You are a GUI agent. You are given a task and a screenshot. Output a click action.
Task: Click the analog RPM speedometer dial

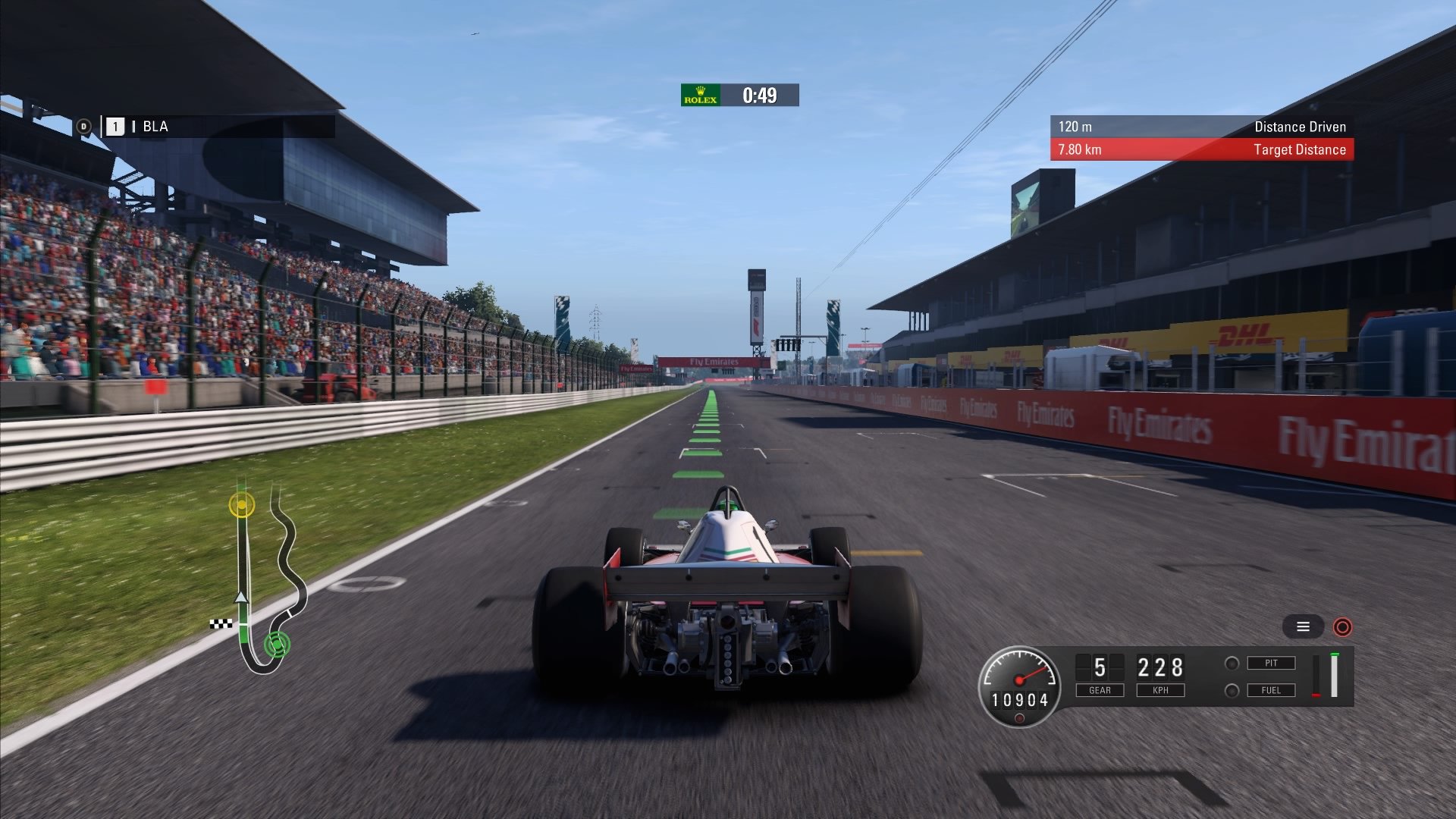click(x=1019, y=679)
